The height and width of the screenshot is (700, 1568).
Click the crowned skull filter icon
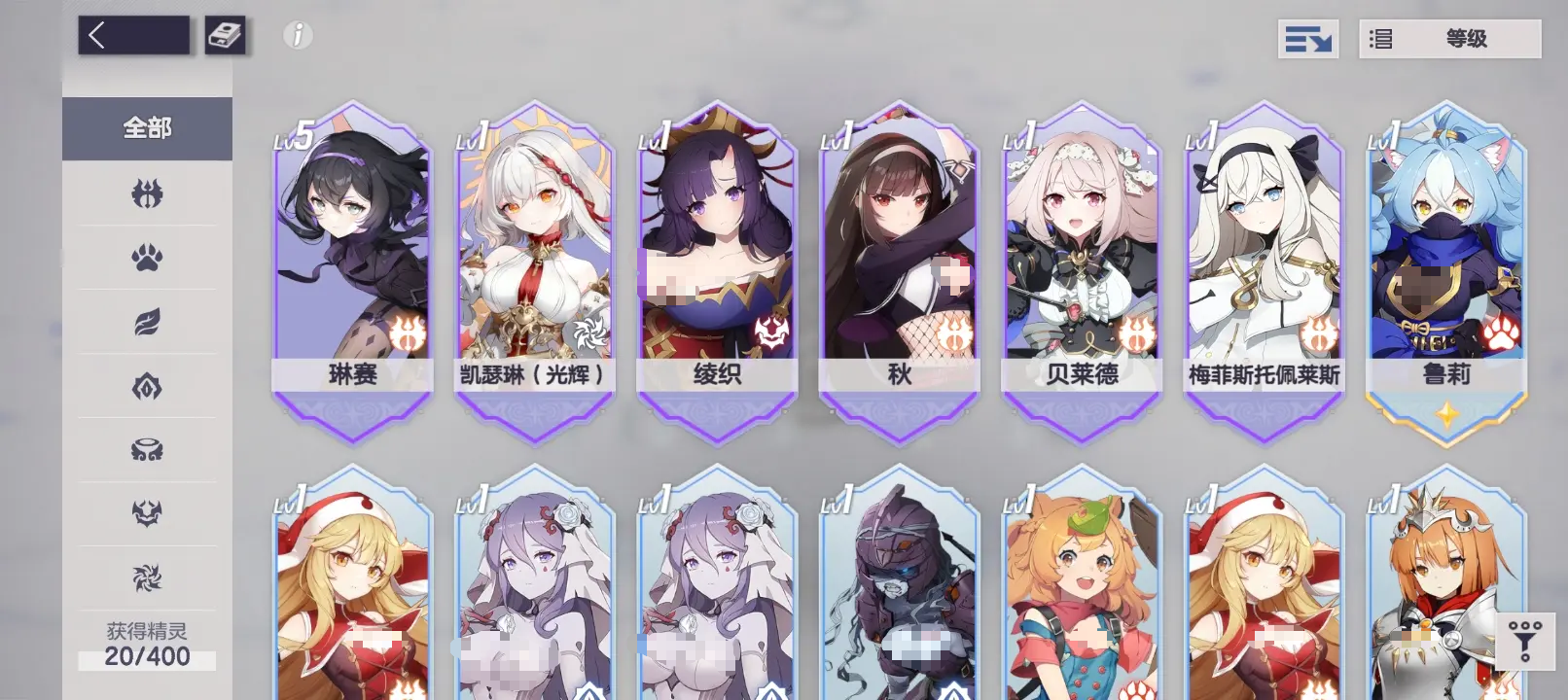pyautogui.click(x=146, y=513)
